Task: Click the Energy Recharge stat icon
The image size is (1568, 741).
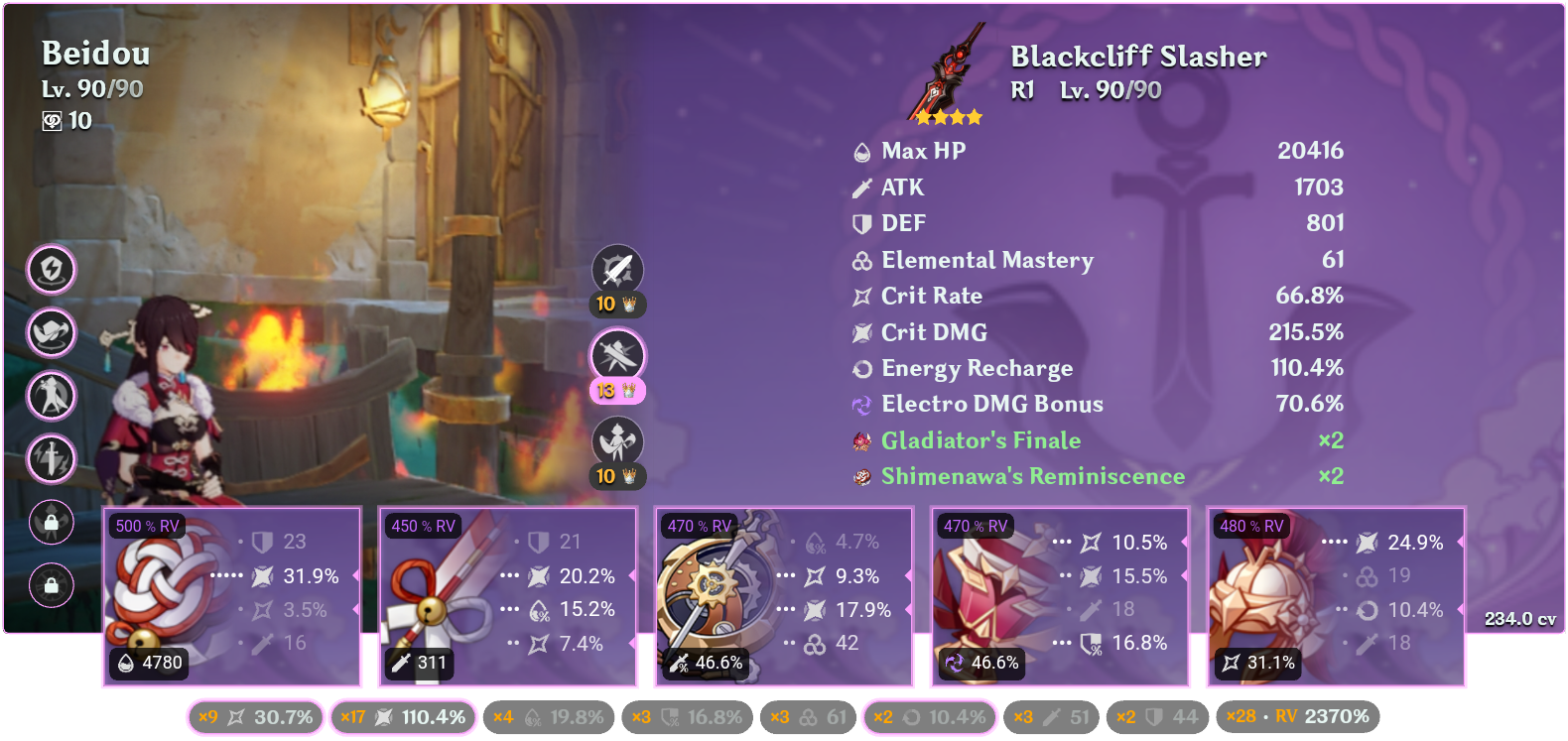Action: click(860, 368)
